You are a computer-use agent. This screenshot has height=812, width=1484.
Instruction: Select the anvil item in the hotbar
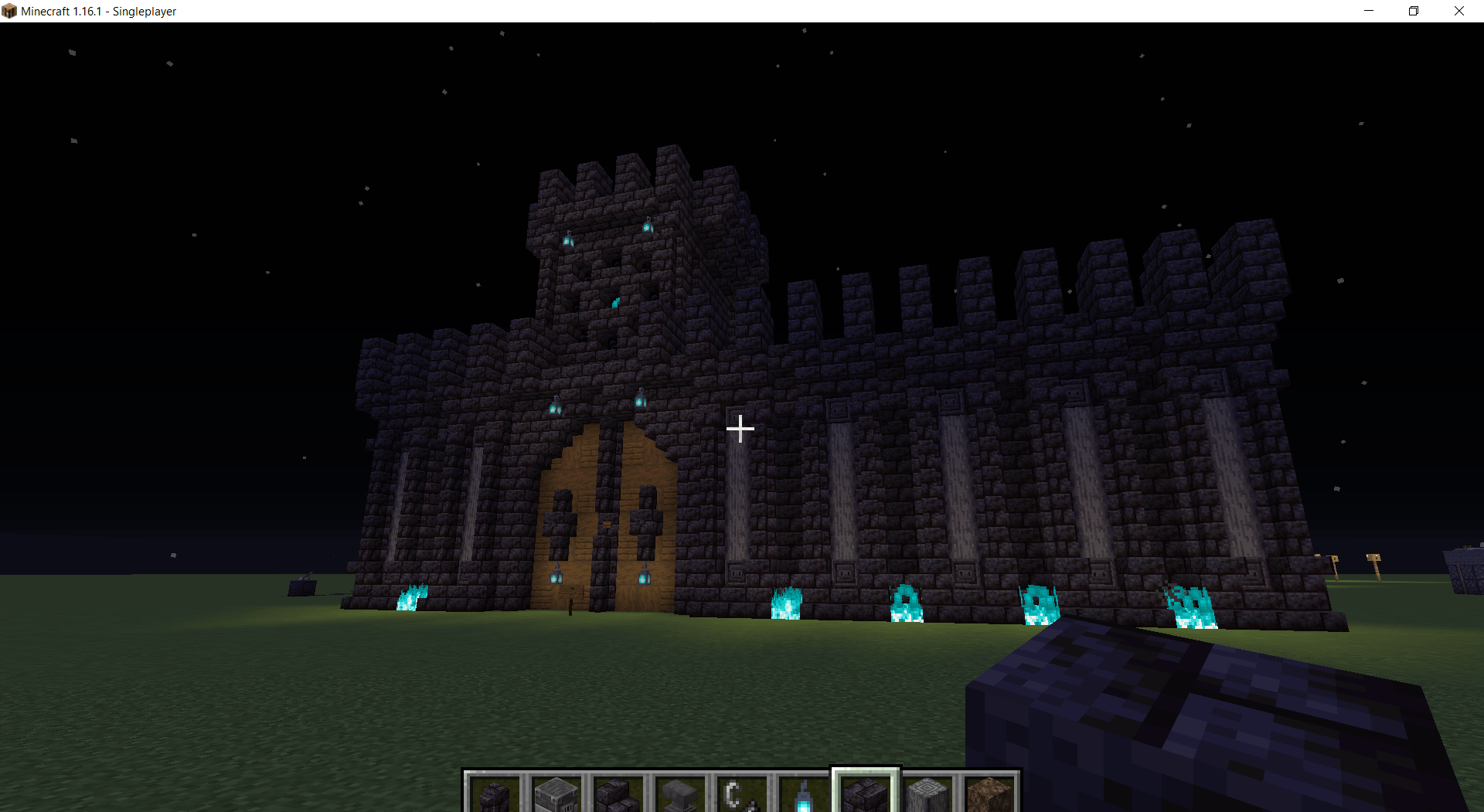pos(679,792)
